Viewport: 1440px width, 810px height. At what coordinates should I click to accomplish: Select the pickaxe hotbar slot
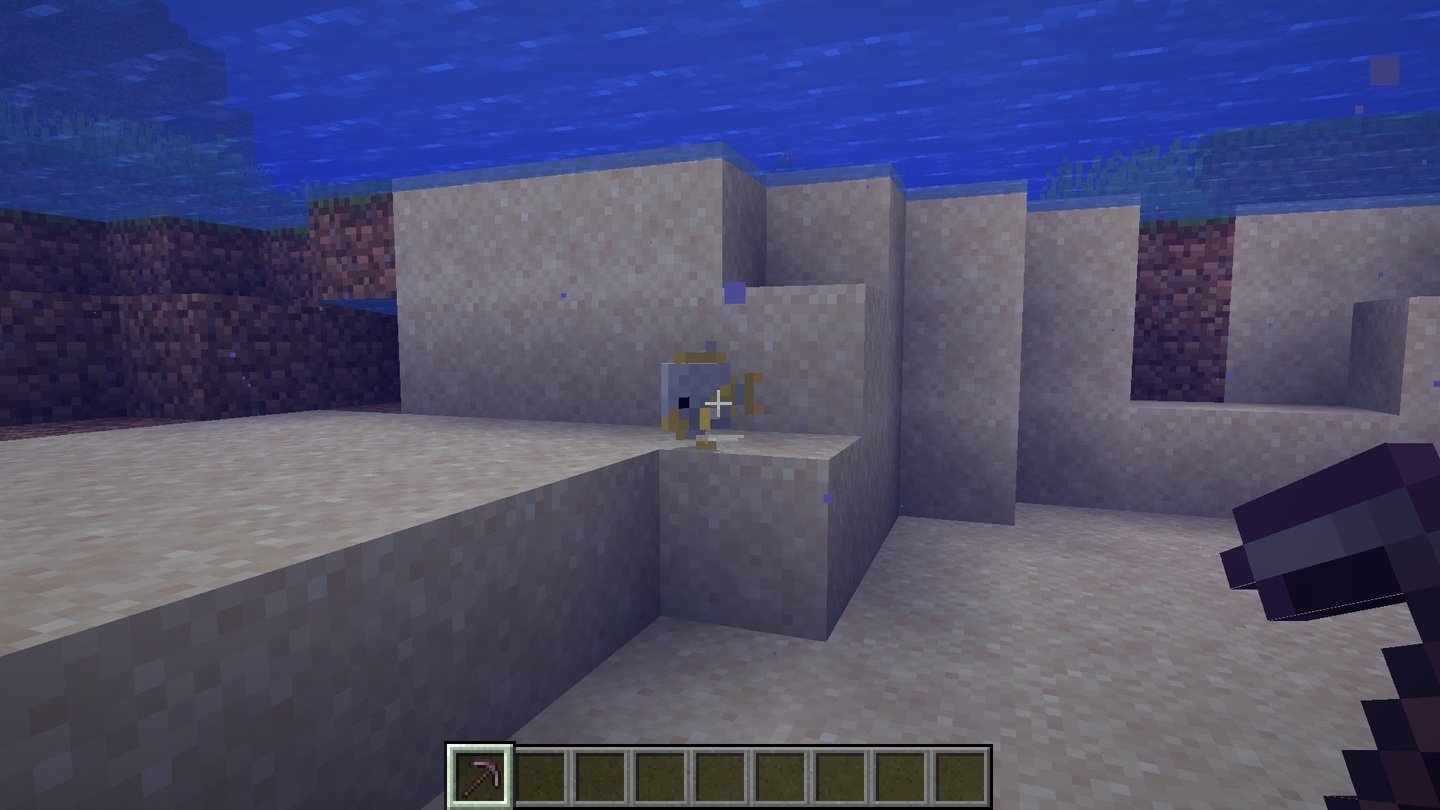(480, 776)
